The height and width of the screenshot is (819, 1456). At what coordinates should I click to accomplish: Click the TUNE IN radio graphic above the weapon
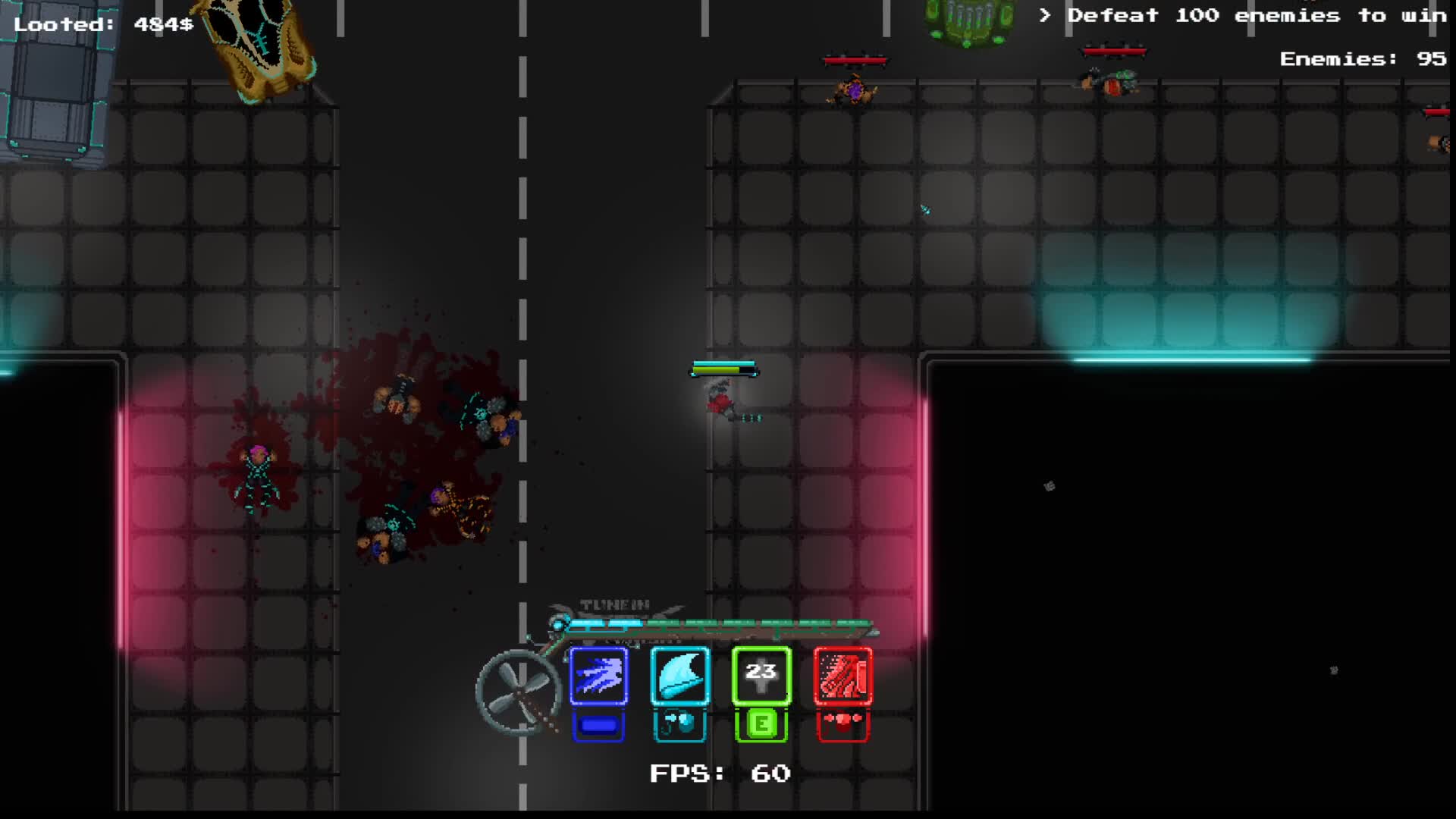(614, 603)
